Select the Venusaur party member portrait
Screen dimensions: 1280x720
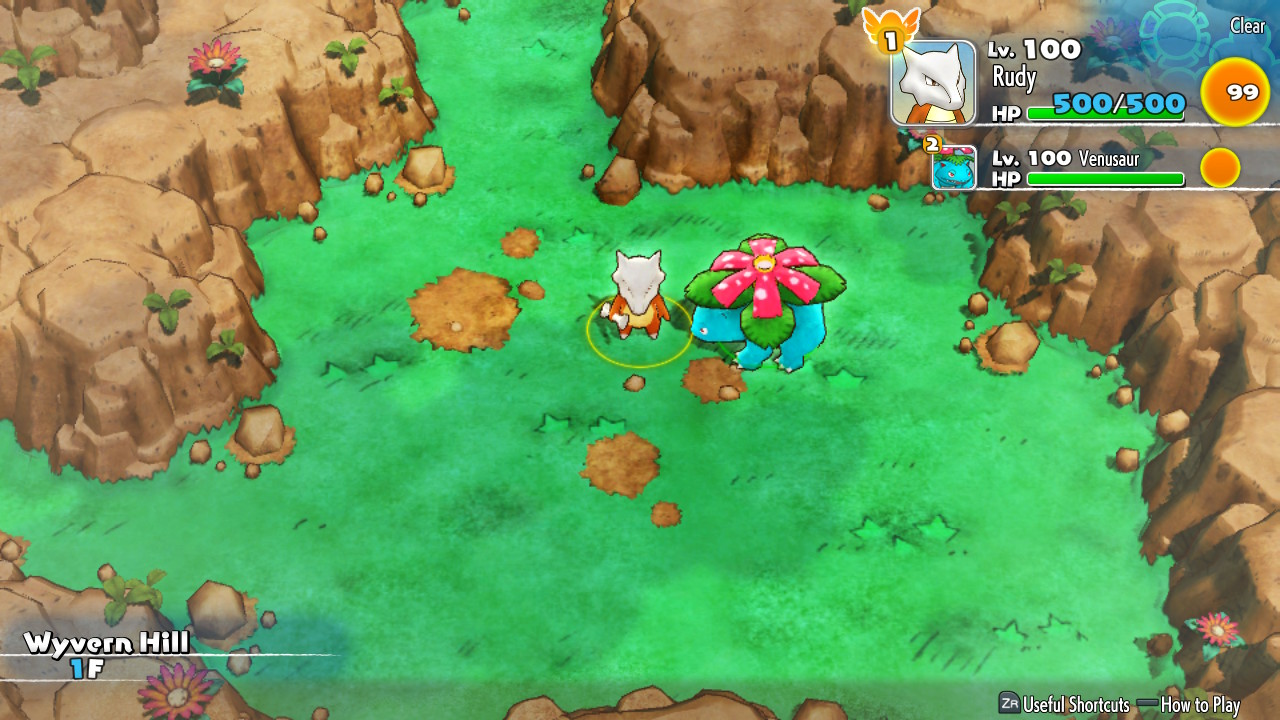tap(954, 168)
